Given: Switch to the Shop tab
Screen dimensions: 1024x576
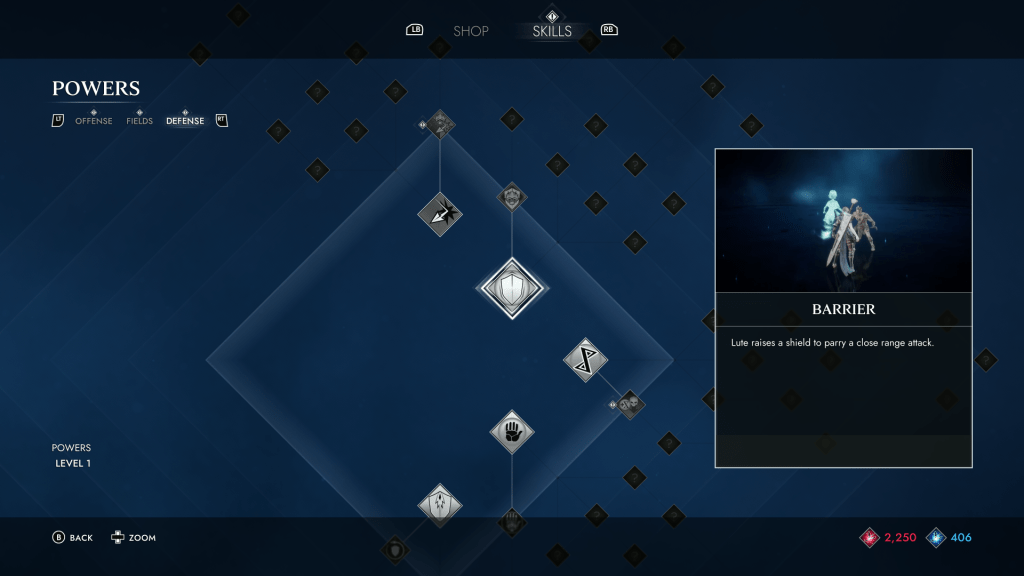Looking at the screenshot, I should tap(470, 31).
